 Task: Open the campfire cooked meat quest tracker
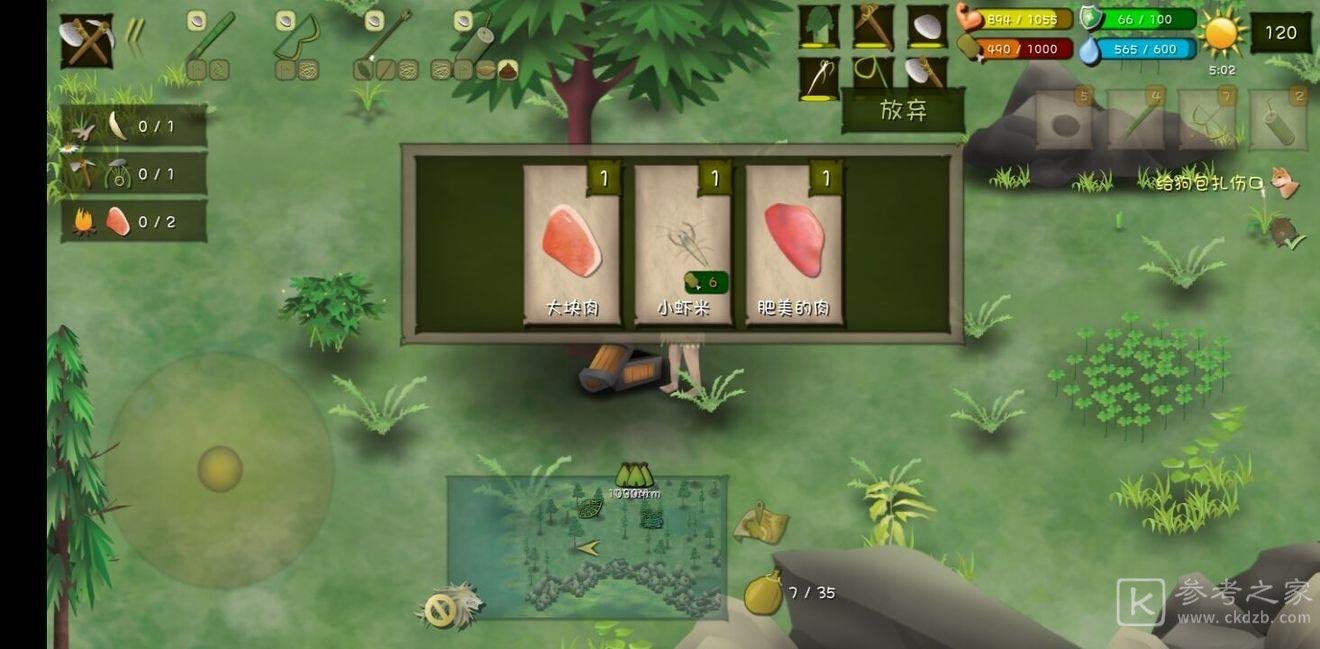(134, 222)
